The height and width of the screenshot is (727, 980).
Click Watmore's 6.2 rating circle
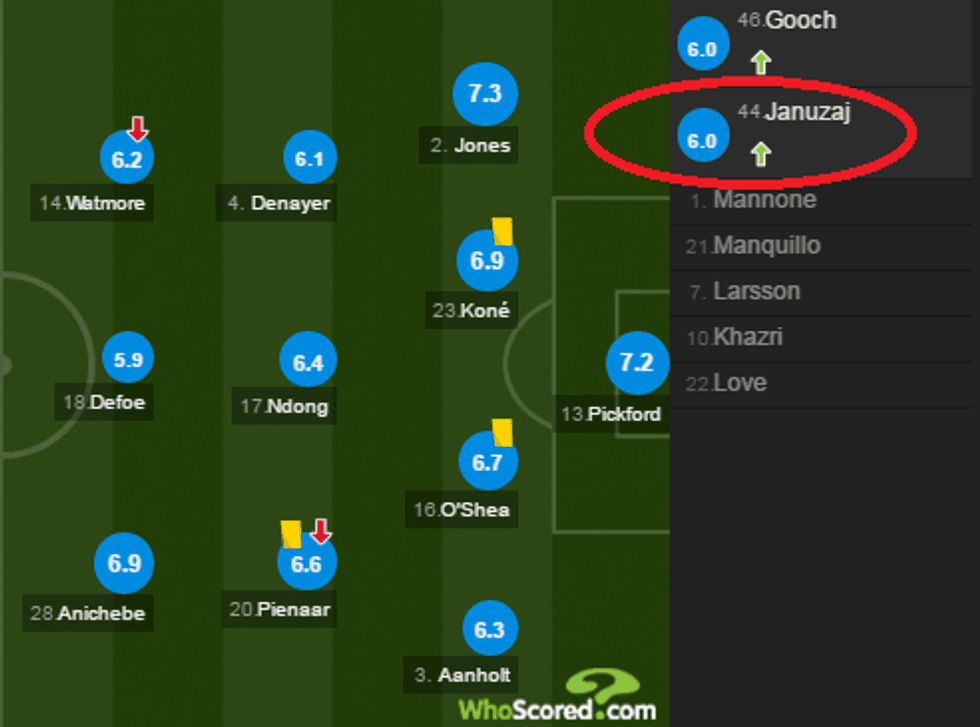pyautogui.click(x=128, y=159)
